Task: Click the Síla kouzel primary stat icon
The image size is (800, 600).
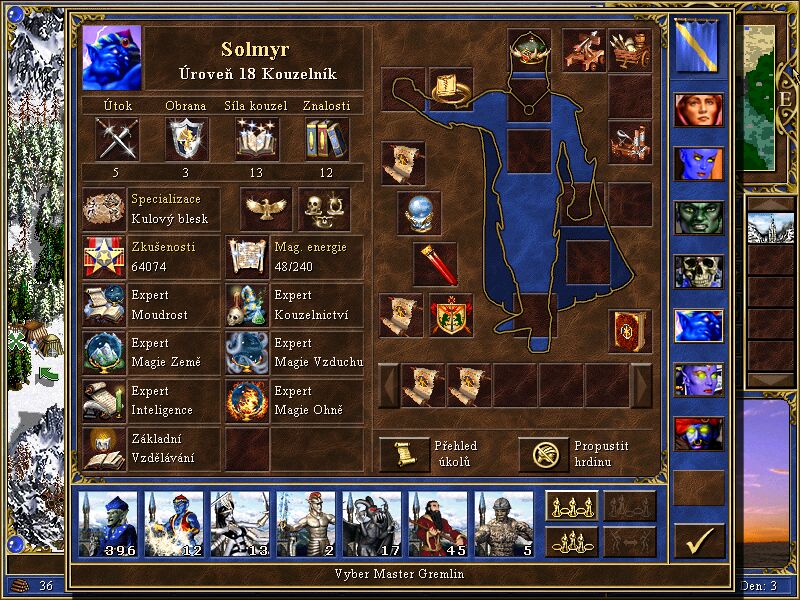Action: [x=257, y=138]
